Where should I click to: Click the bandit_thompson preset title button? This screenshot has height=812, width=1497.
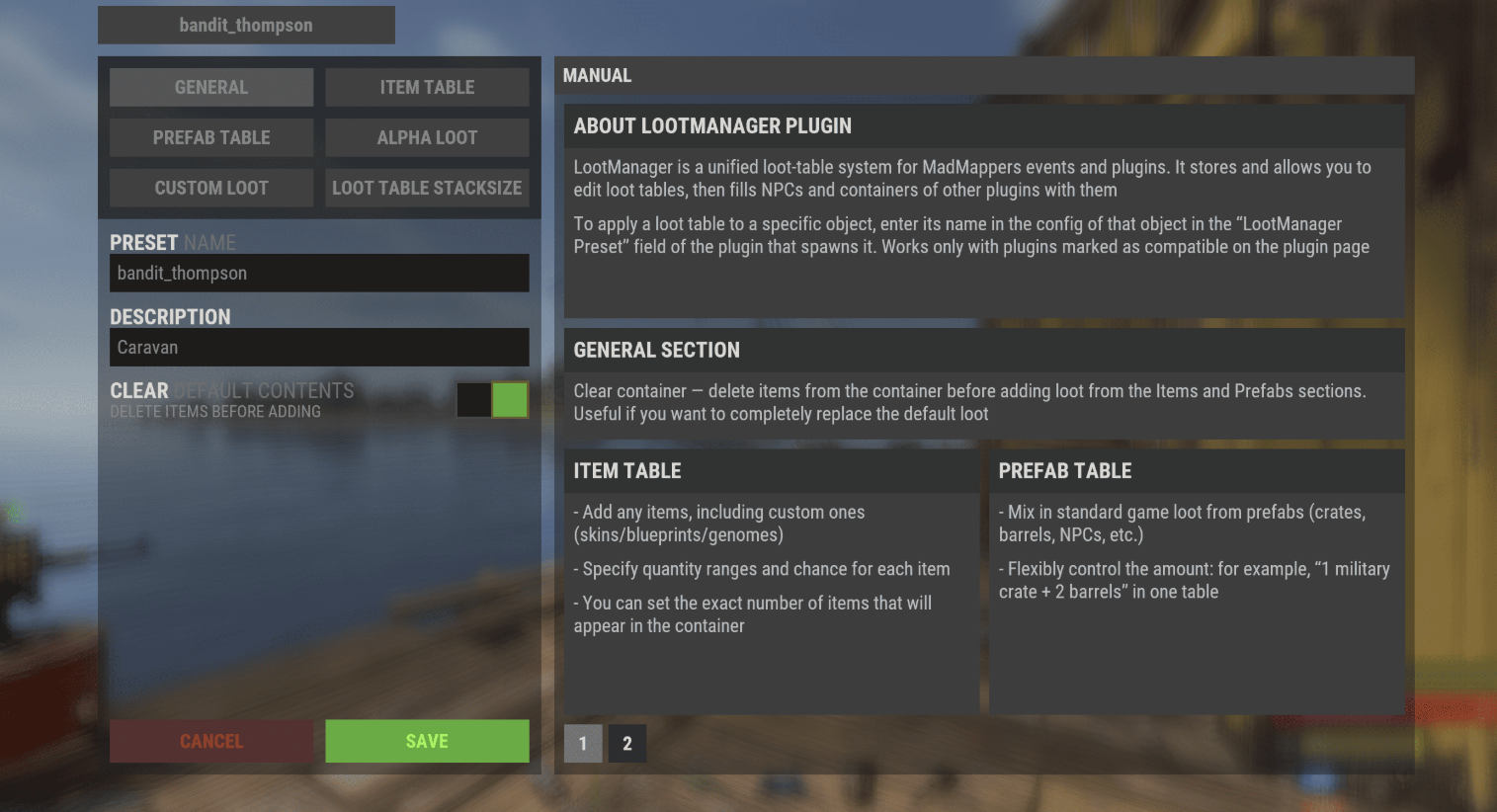coord(246,25)
